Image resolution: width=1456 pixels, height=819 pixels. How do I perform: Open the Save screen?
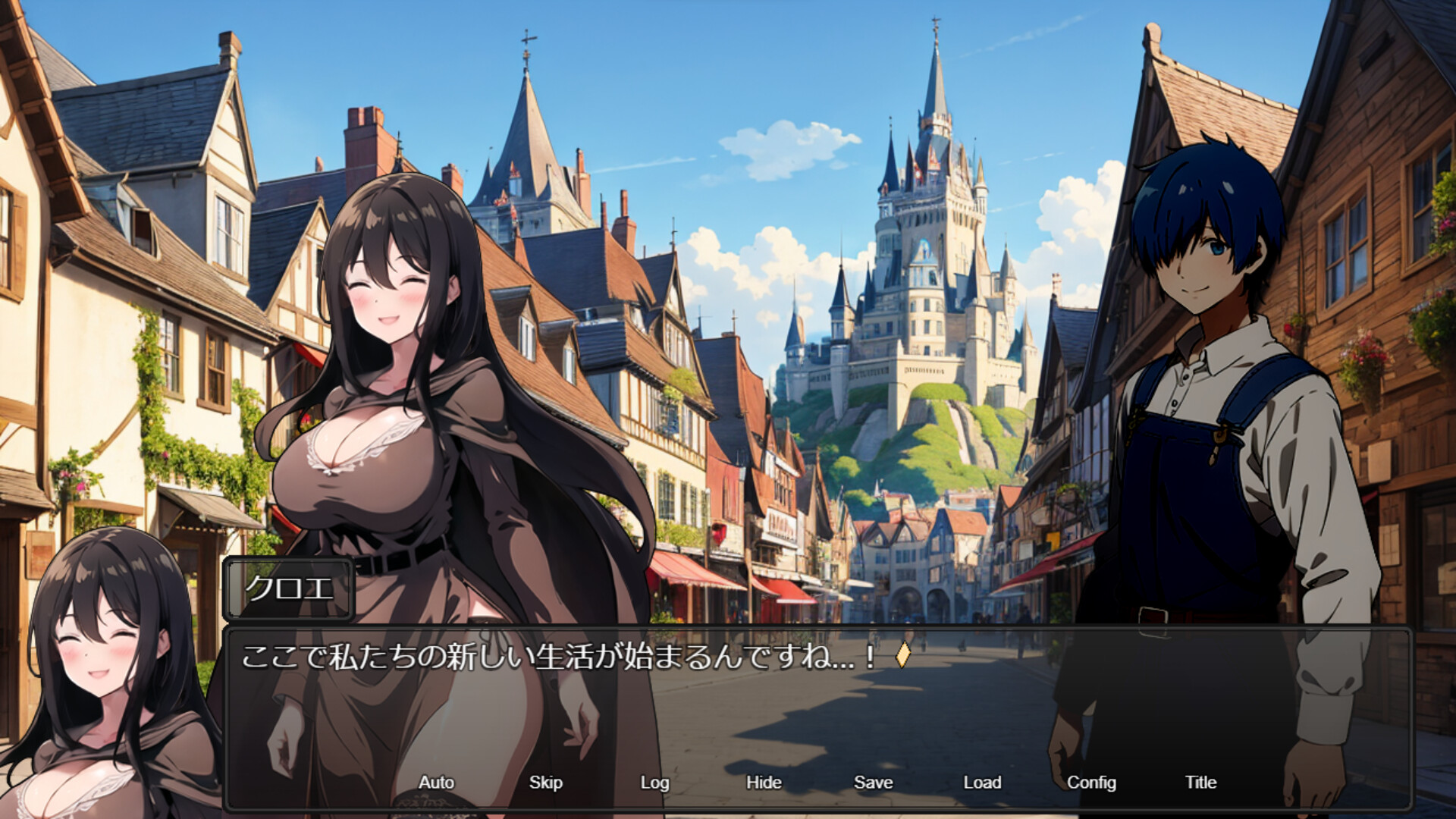pos(873,782)
